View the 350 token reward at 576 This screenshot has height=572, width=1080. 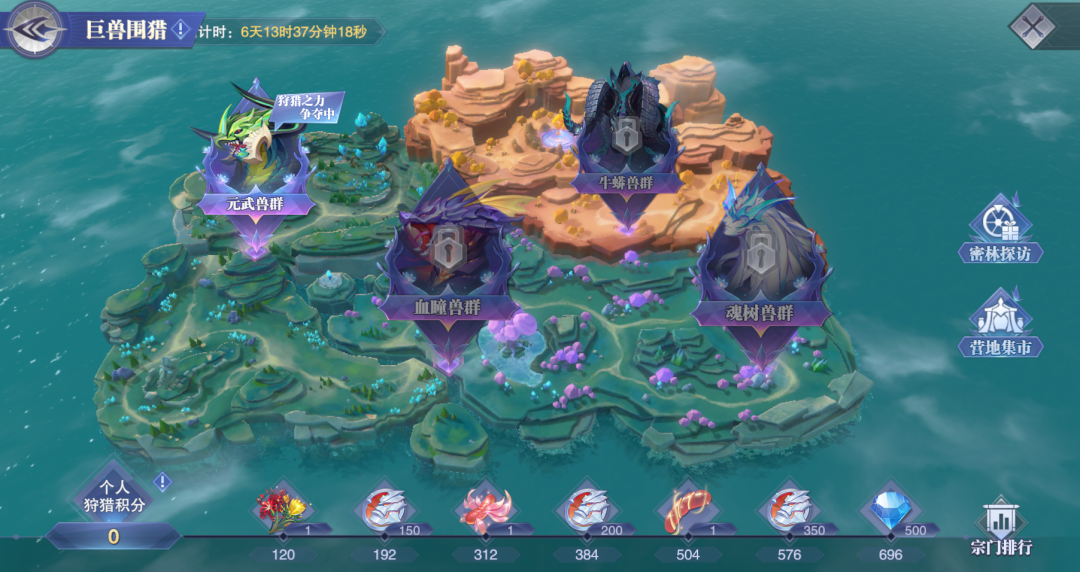[x=787, y=510]
